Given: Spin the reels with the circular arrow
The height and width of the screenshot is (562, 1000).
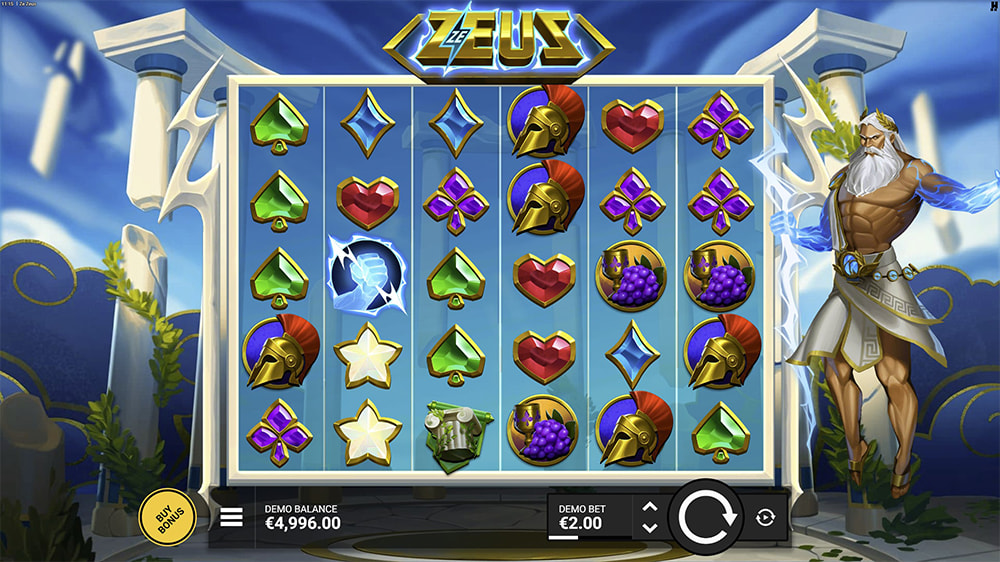Looking at the screenshot, I should click(x=707, y=517).
